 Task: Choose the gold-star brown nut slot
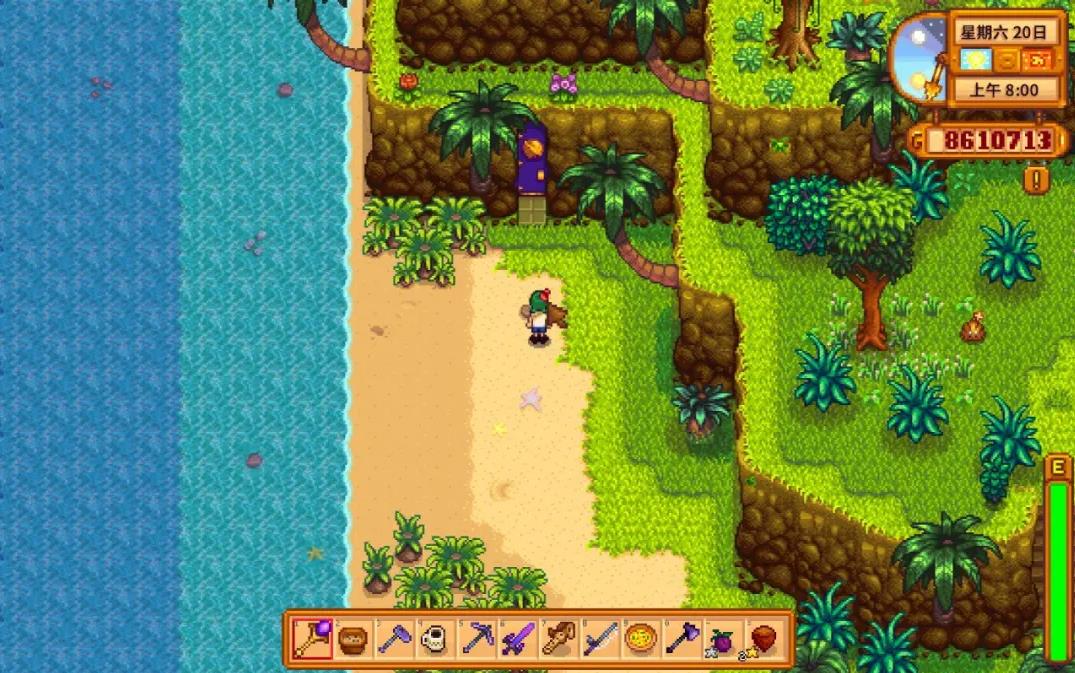coord(763,639)
